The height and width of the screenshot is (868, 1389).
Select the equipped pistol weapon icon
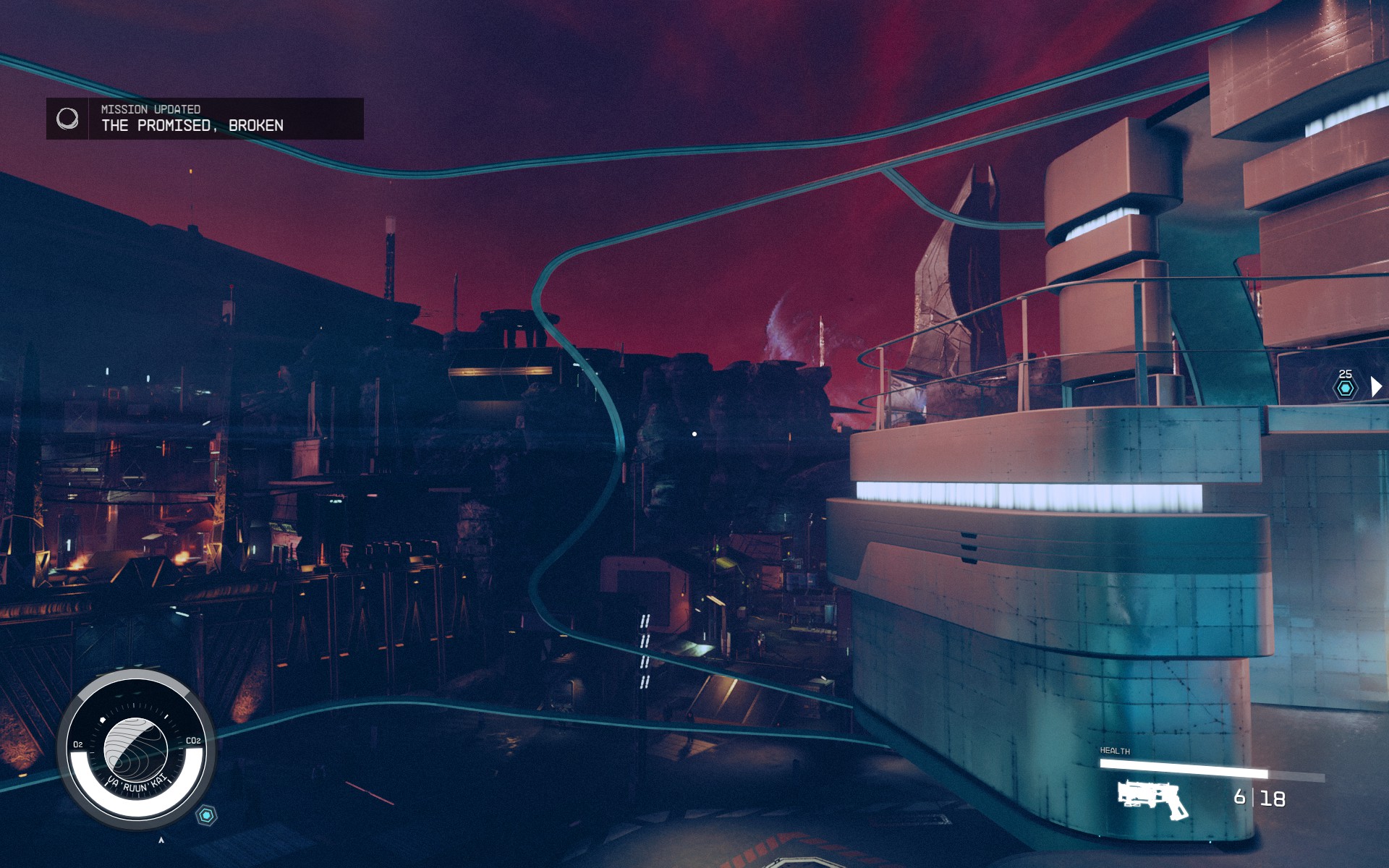click(x=1152, y=799)
